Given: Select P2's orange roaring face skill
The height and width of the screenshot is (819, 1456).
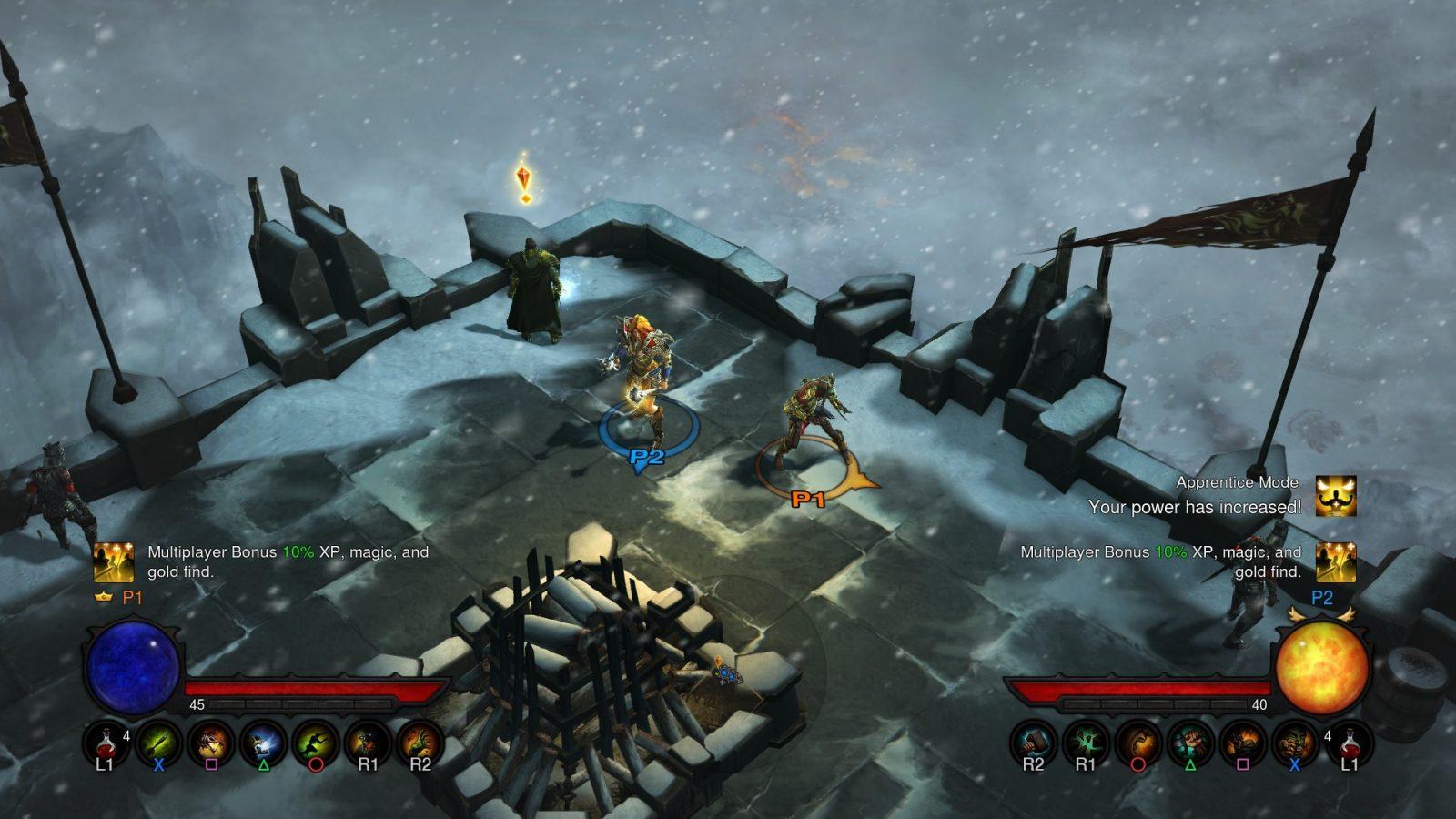Looking at the screenshot, I should point(1137,743).
